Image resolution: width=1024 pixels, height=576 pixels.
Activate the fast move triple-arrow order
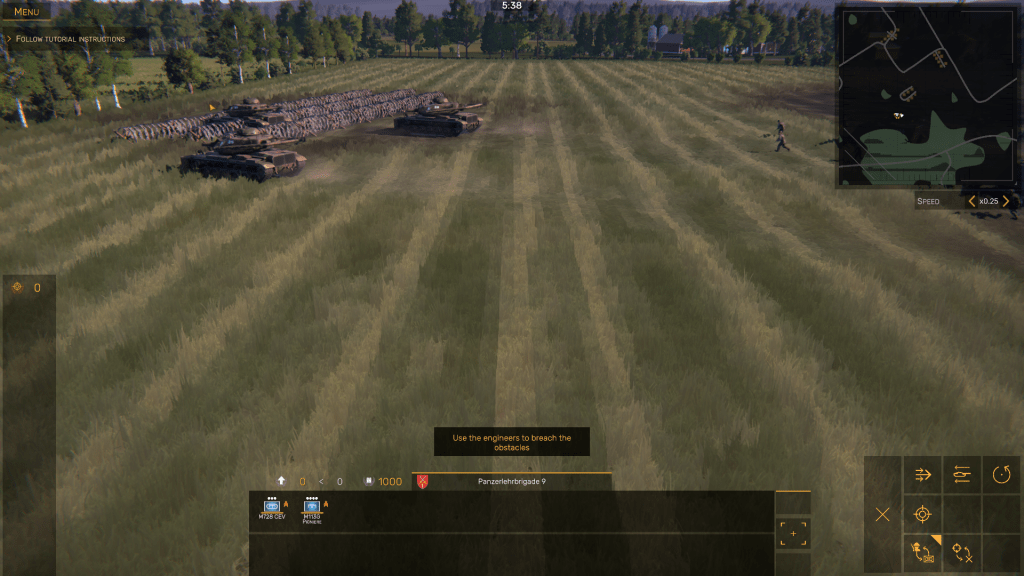pyautogui.click(x=922, y=474)
